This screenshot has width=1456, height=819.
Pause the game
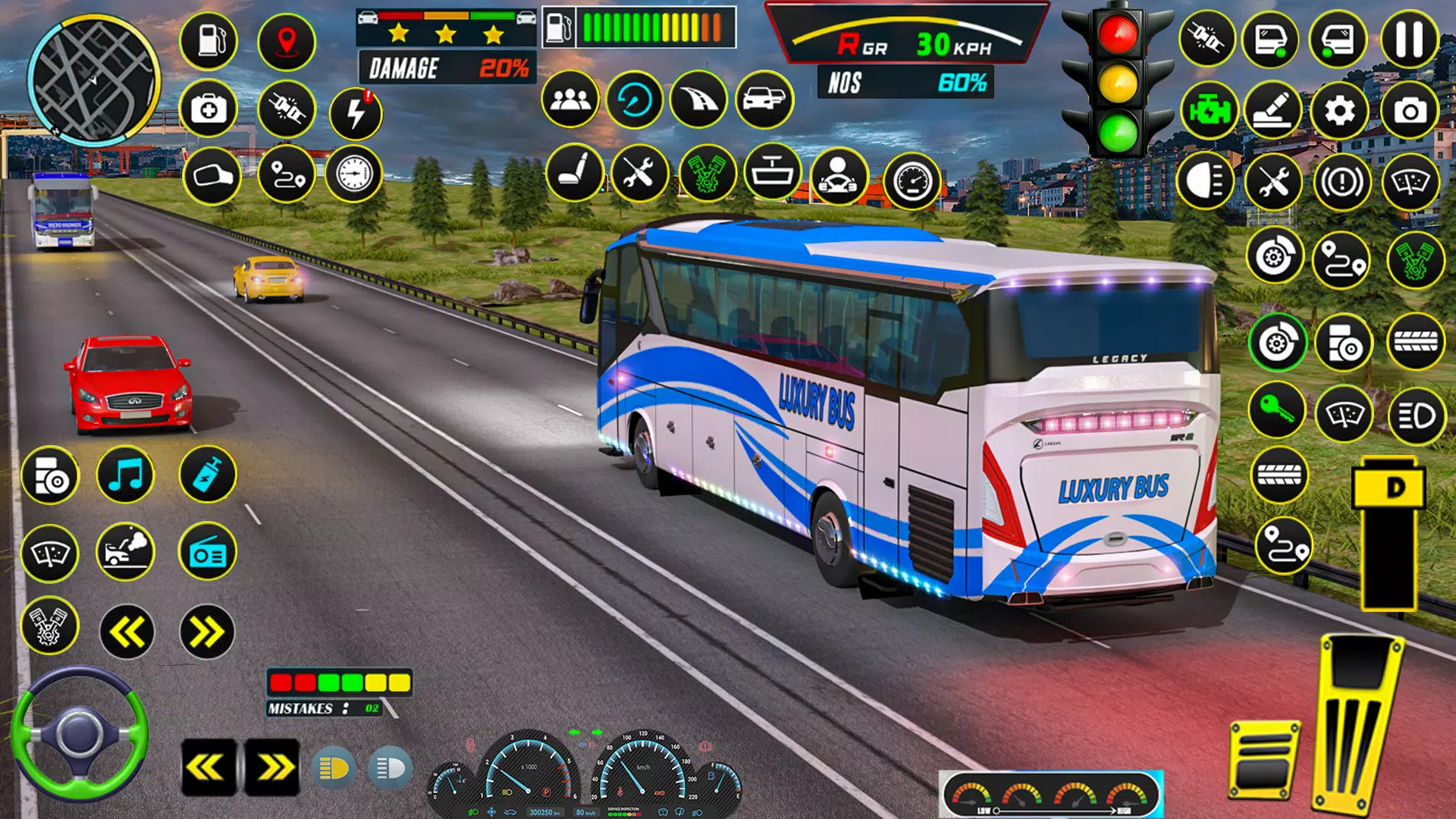[1409, 39]
